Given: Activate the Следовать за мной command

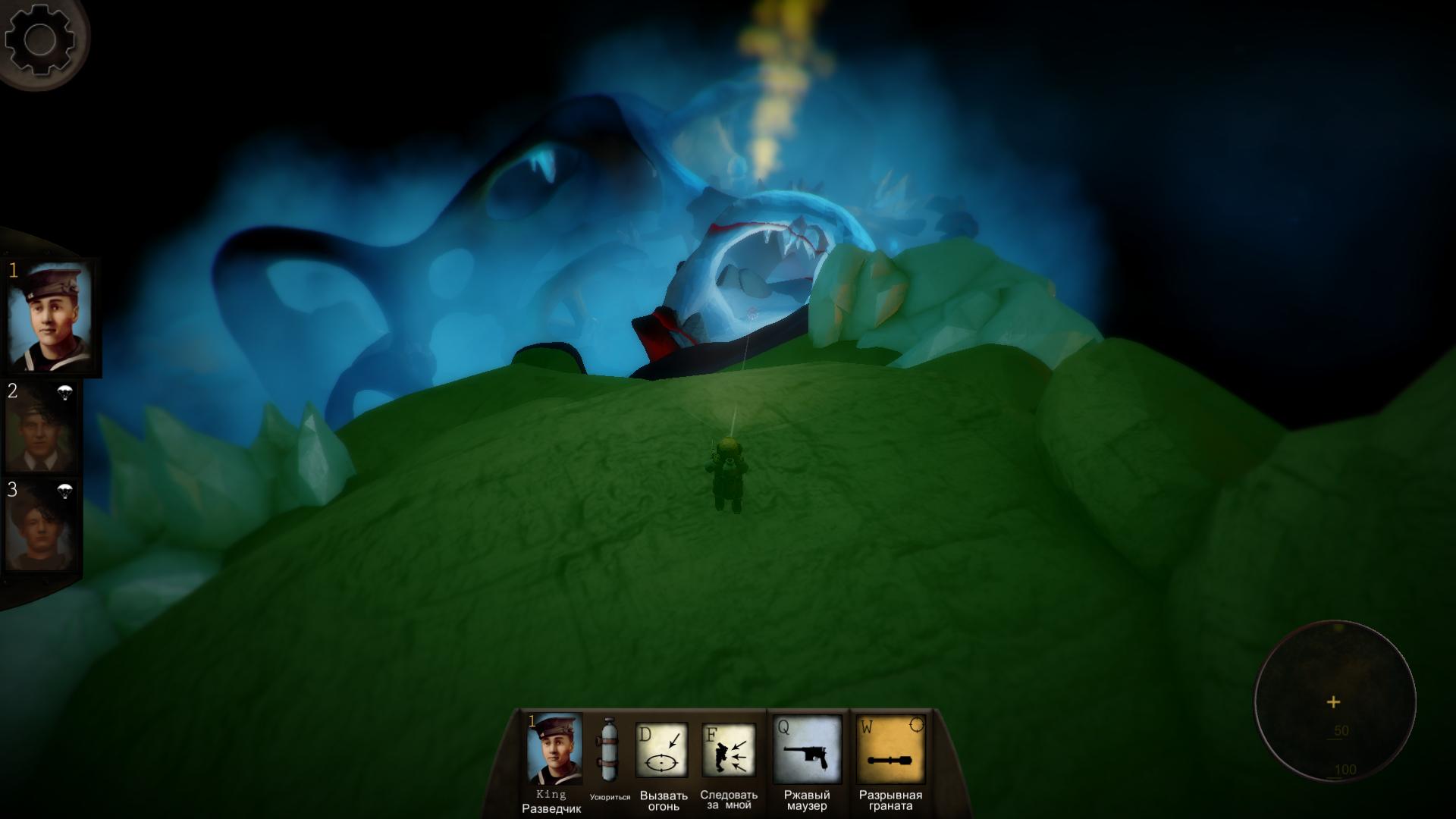Looking at the screenshot, I should click(x=728, y=750).
